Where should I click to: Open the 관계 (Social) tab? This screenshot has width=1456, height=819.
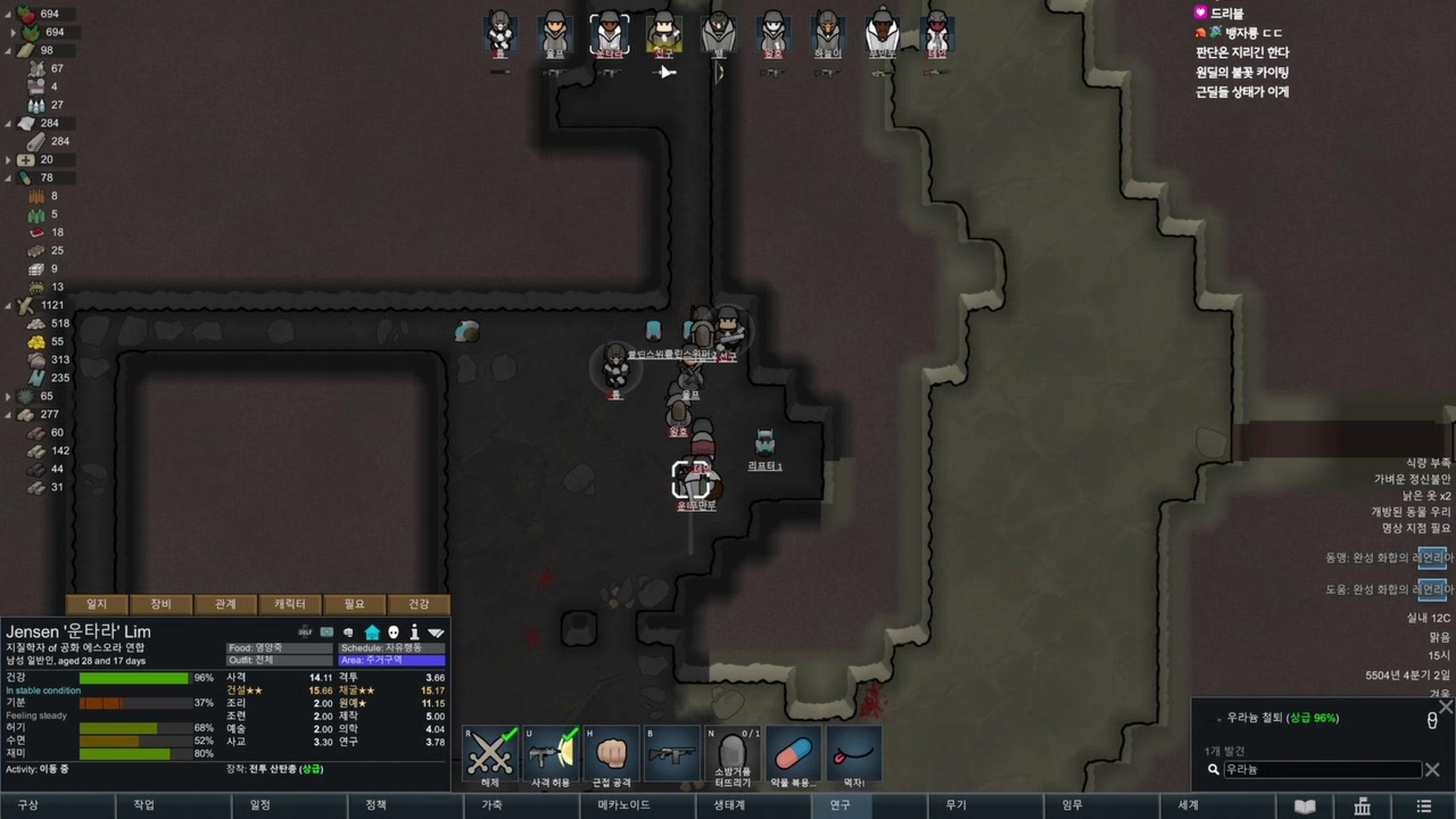[225, 604]
